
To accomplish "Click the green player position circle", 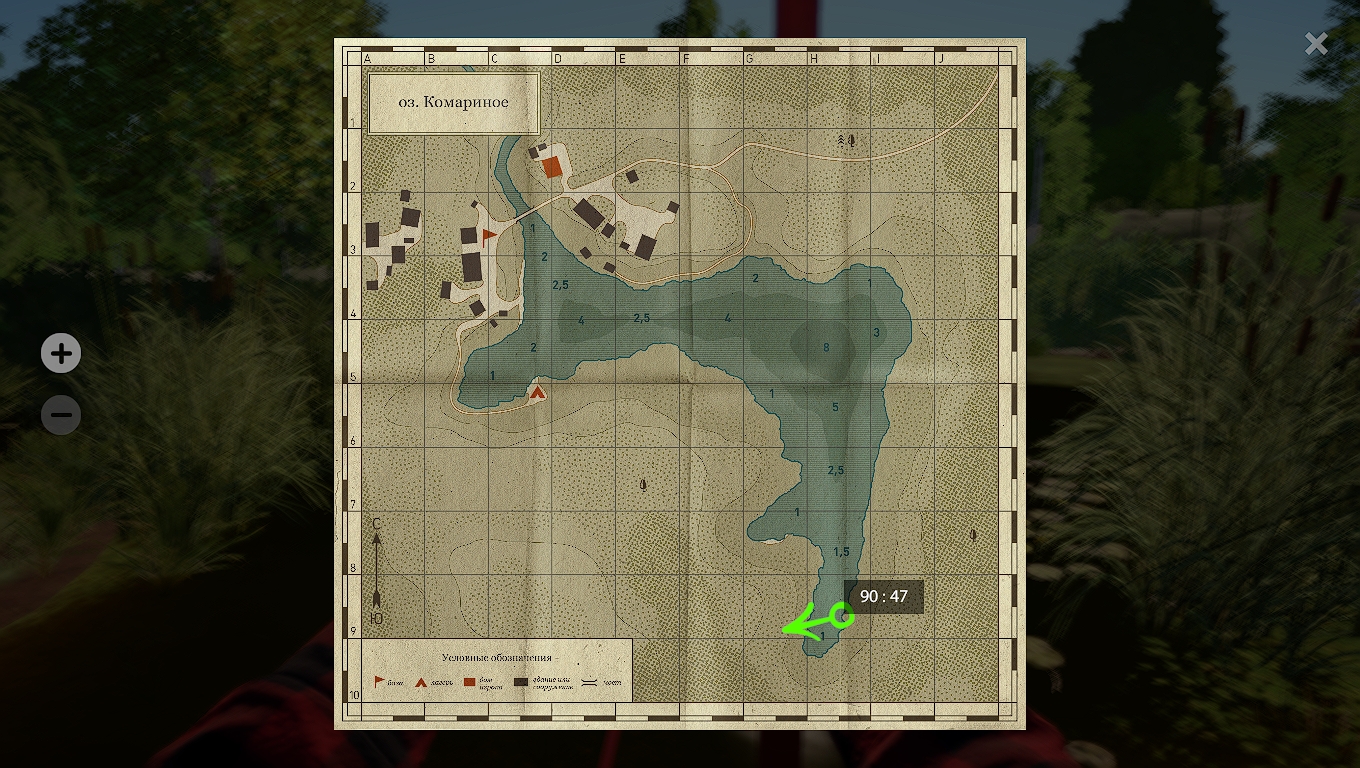I will 842,617.
